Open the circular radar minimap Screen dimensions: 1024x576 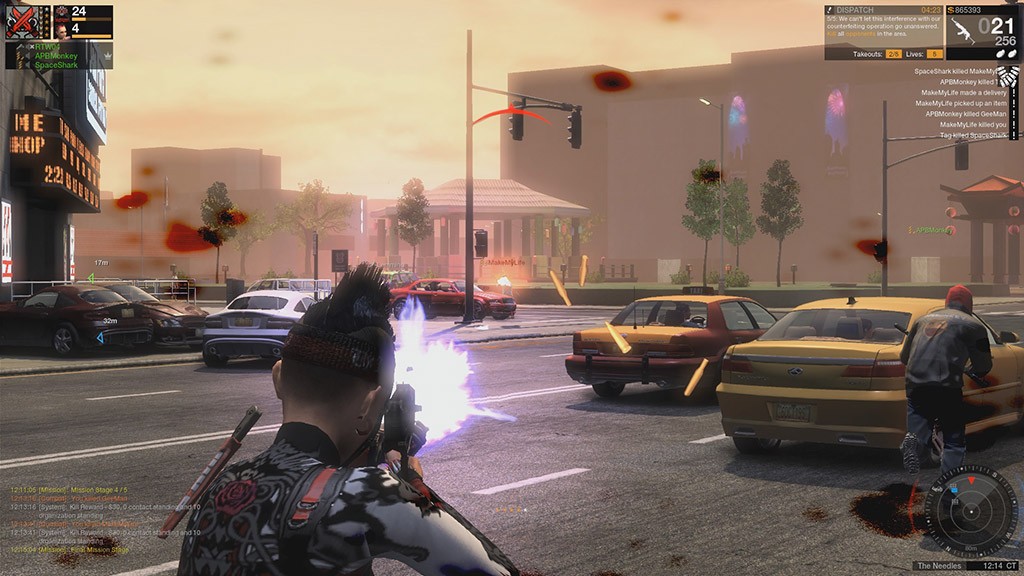click(x=970, y=512)
